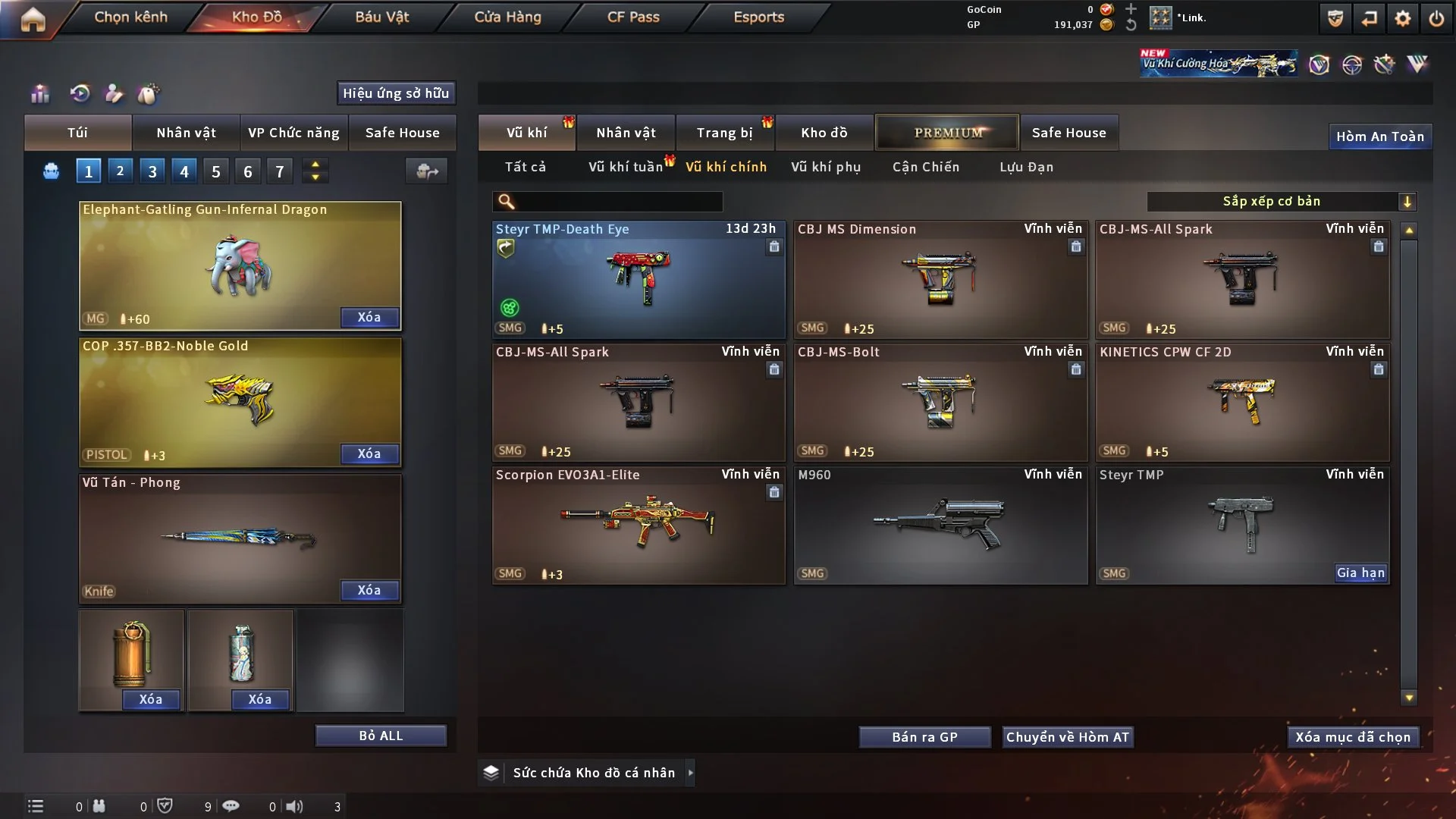Switch to the Nhân vật inventory tab
This screenshot has height=819, width=1456.
click(x=626, y=133)
